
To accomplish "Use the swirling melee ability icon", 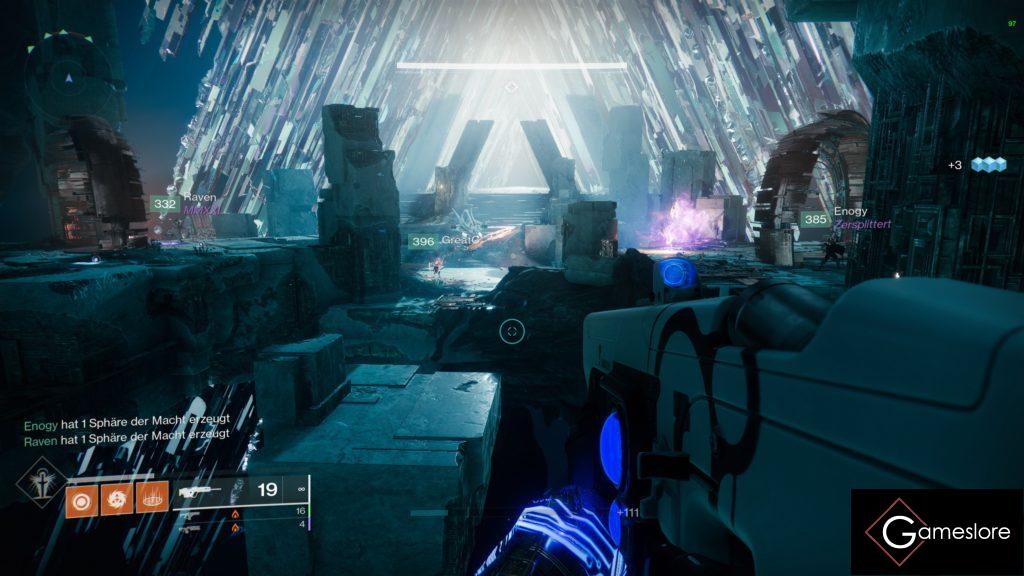I will click(116, 498).
